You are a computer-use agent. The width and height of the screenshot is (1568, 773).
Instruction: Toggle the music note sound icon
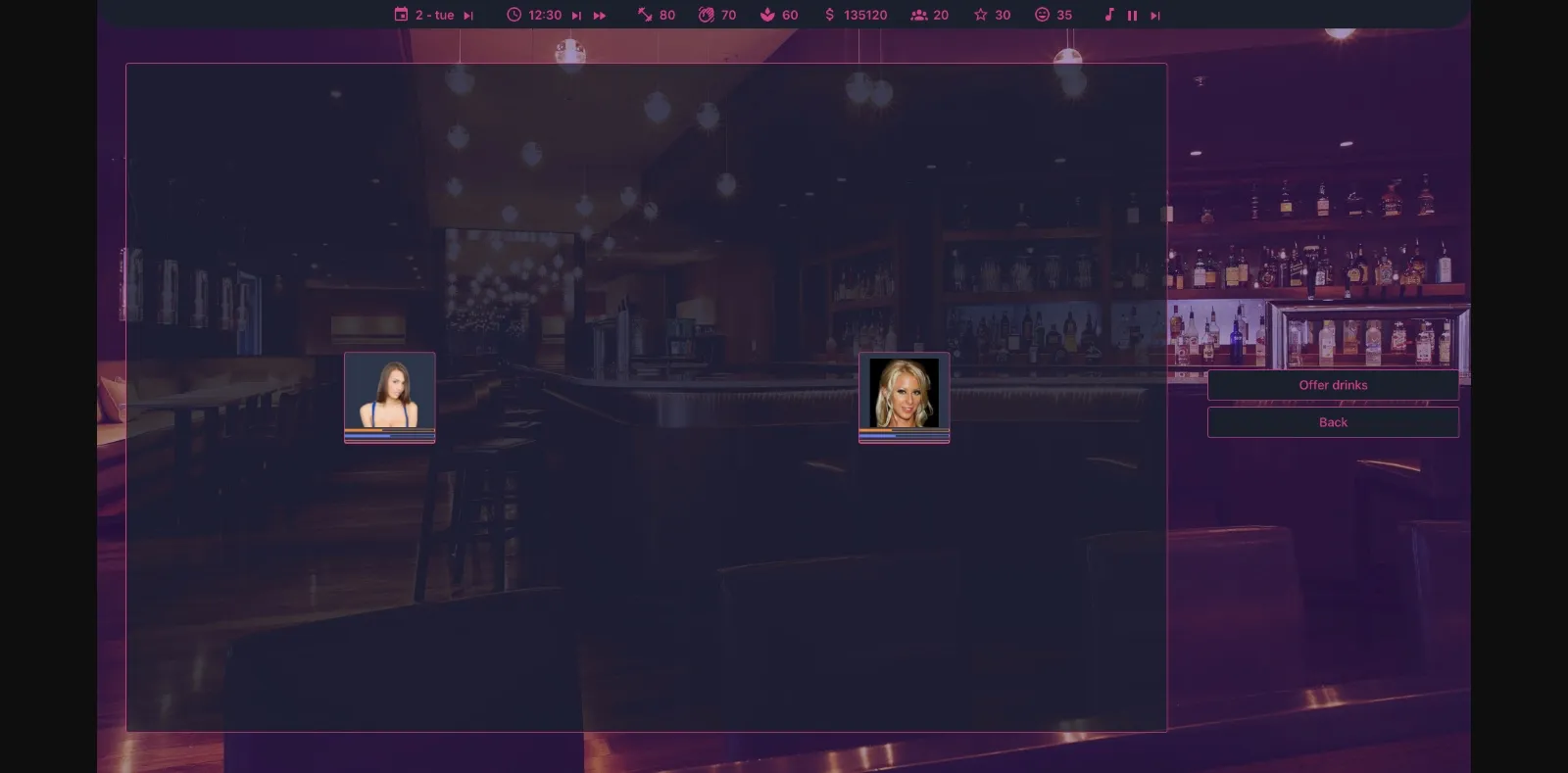(x=1108, y=15)
